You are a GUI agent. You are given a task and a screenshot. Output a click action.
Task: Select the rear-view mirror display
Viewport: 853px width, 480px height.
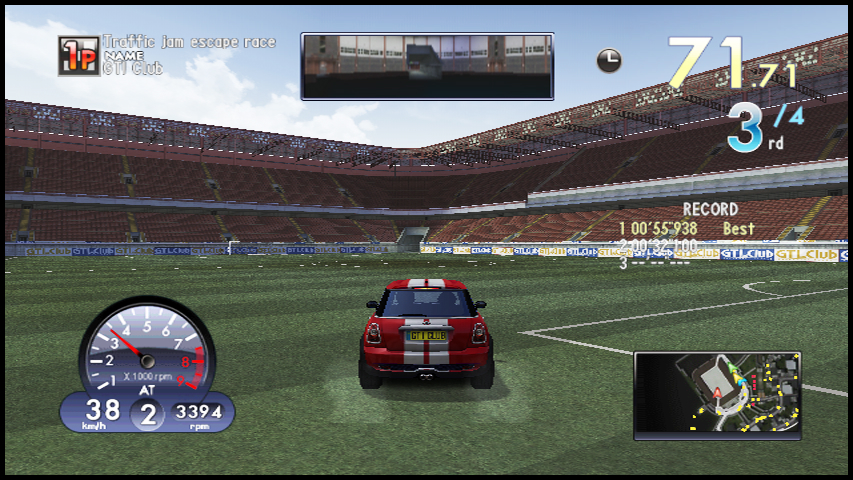click(x=427, y=66)
